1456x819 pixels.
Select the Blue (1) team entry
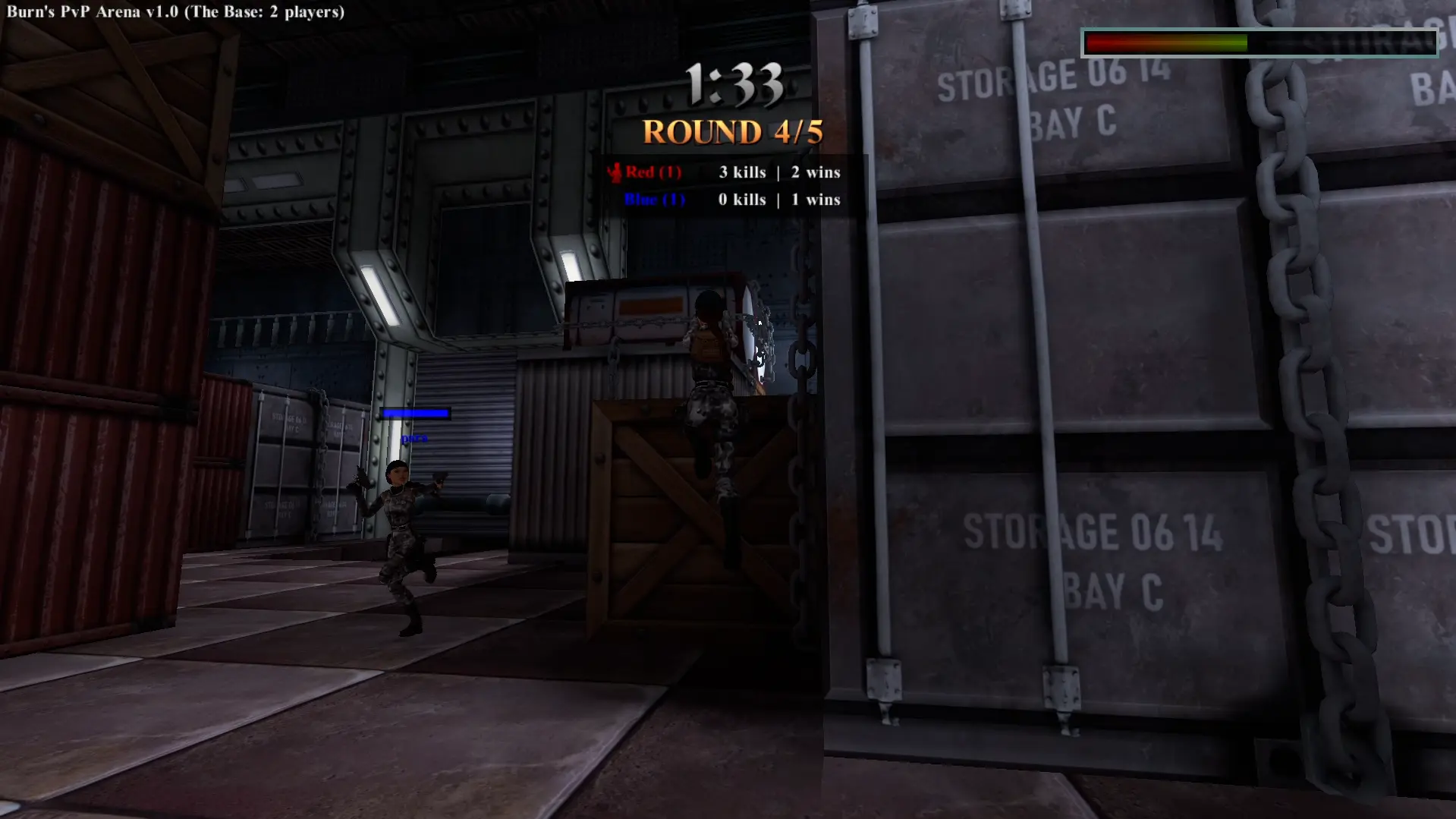[x=654, y=200]
